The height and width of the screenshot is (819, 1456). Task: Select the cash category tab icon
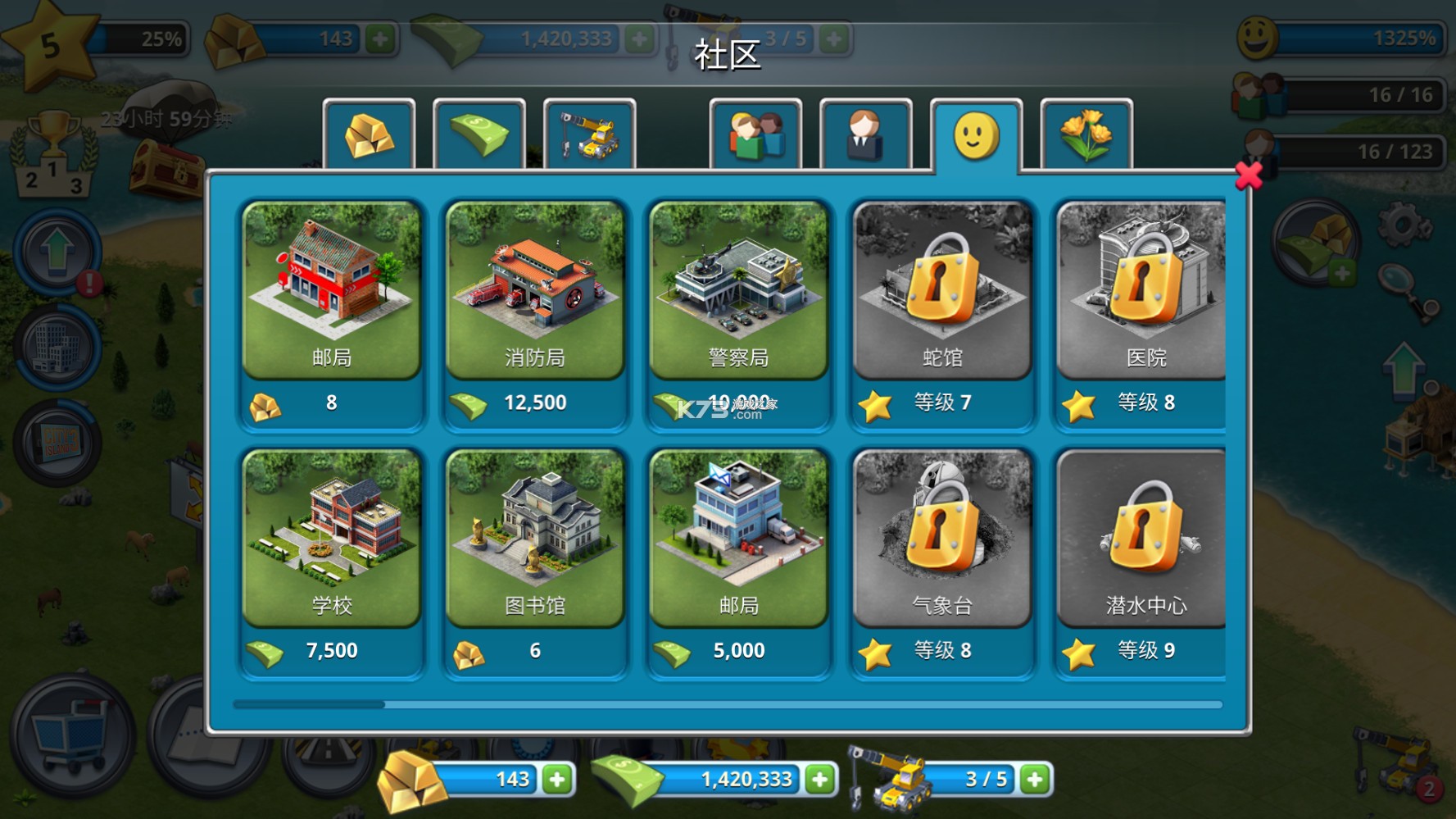point(479,135)
